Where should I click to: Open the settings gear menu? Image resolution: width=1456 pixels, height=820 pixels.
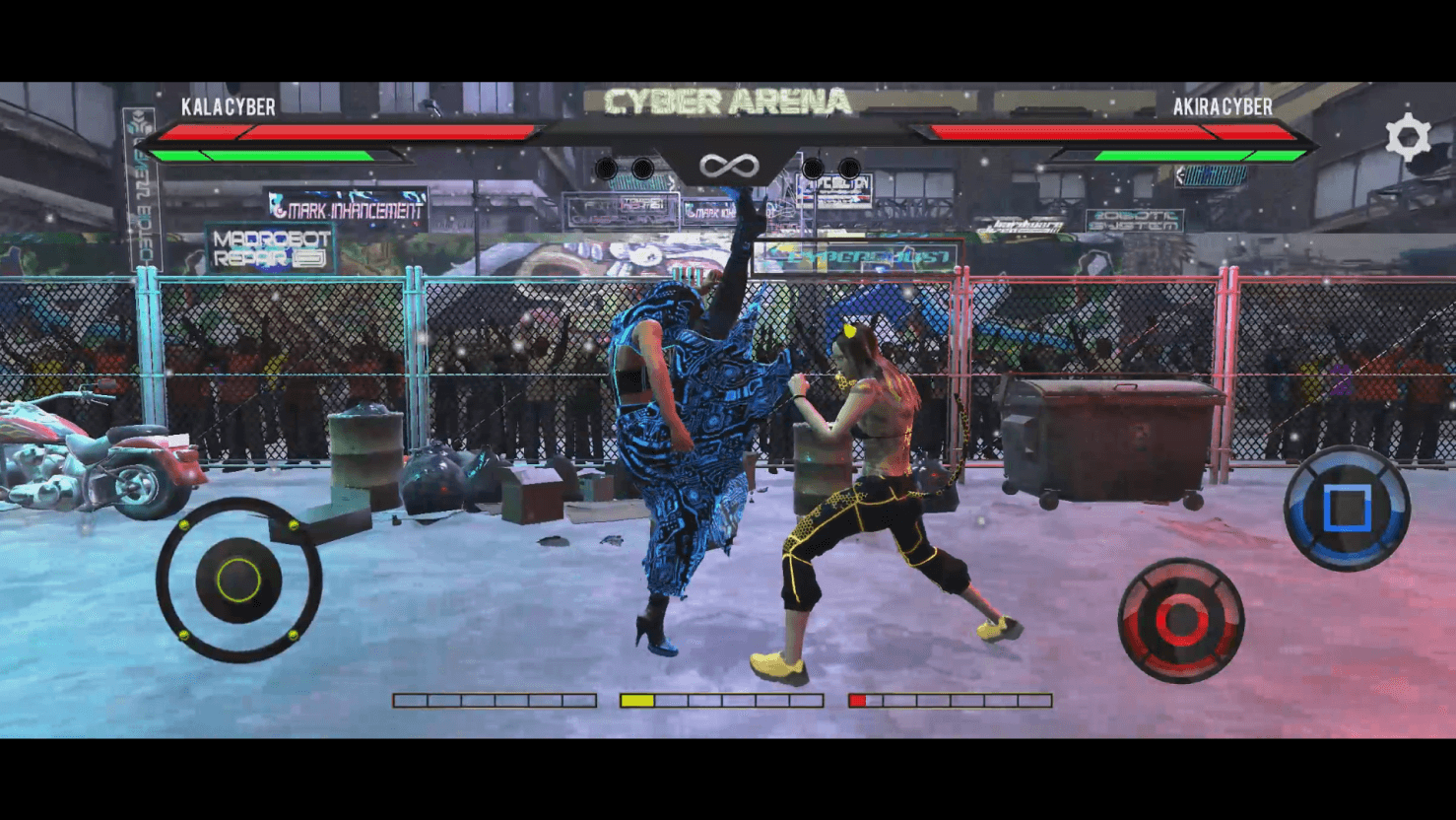click(x=1409, y=136)
